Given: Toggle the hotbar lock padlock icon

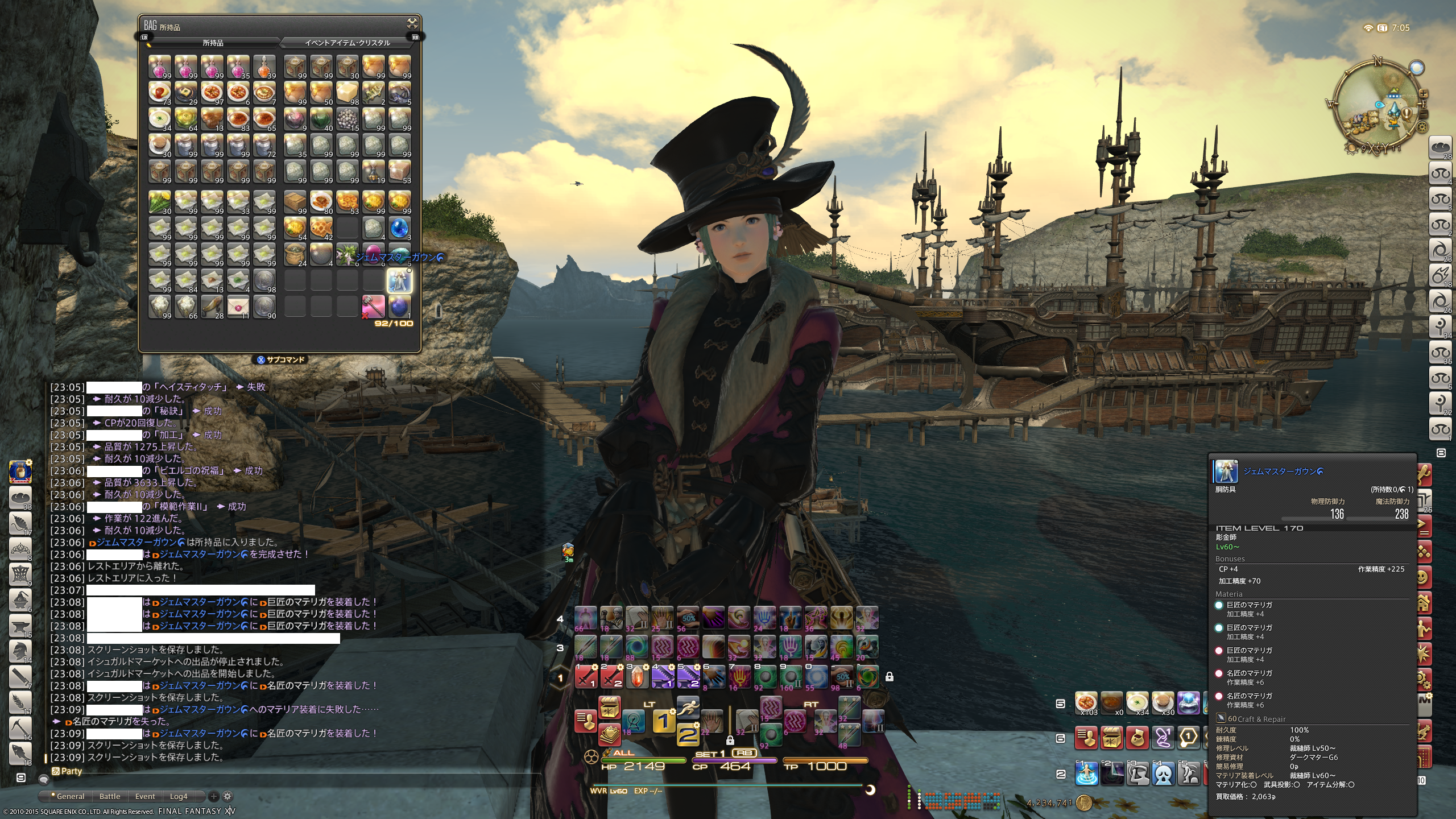Looking at the screenshot, I should click(890, 676).
